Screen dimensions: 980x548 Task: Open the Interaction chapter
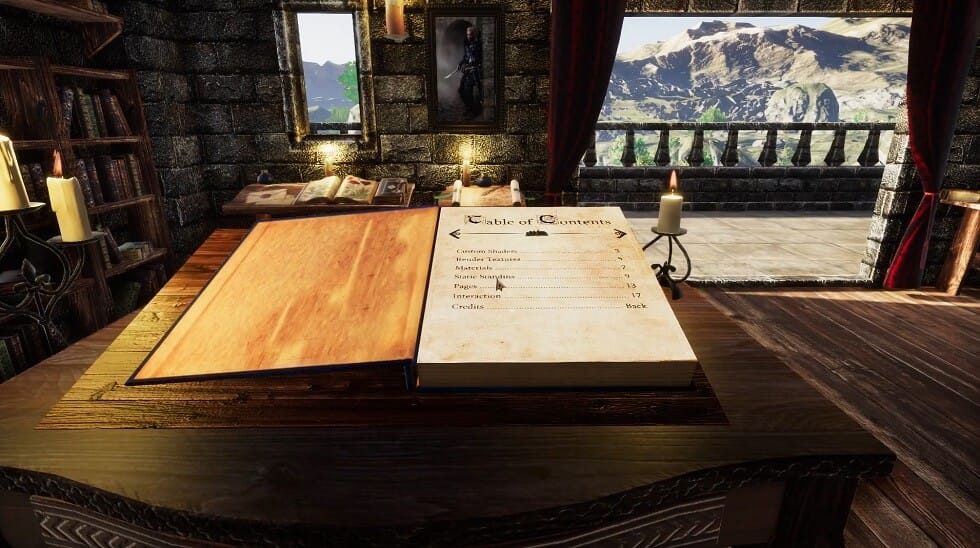476,296
